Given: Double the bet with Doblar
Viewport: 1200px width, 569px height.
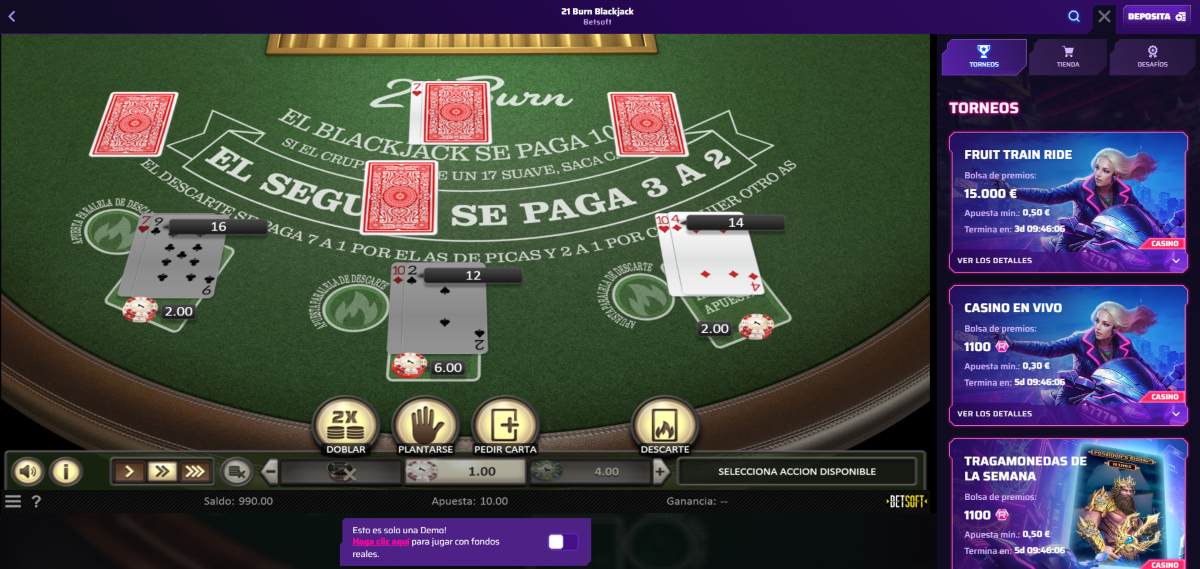Looking at the screenshot, I should tap(345, 425).
